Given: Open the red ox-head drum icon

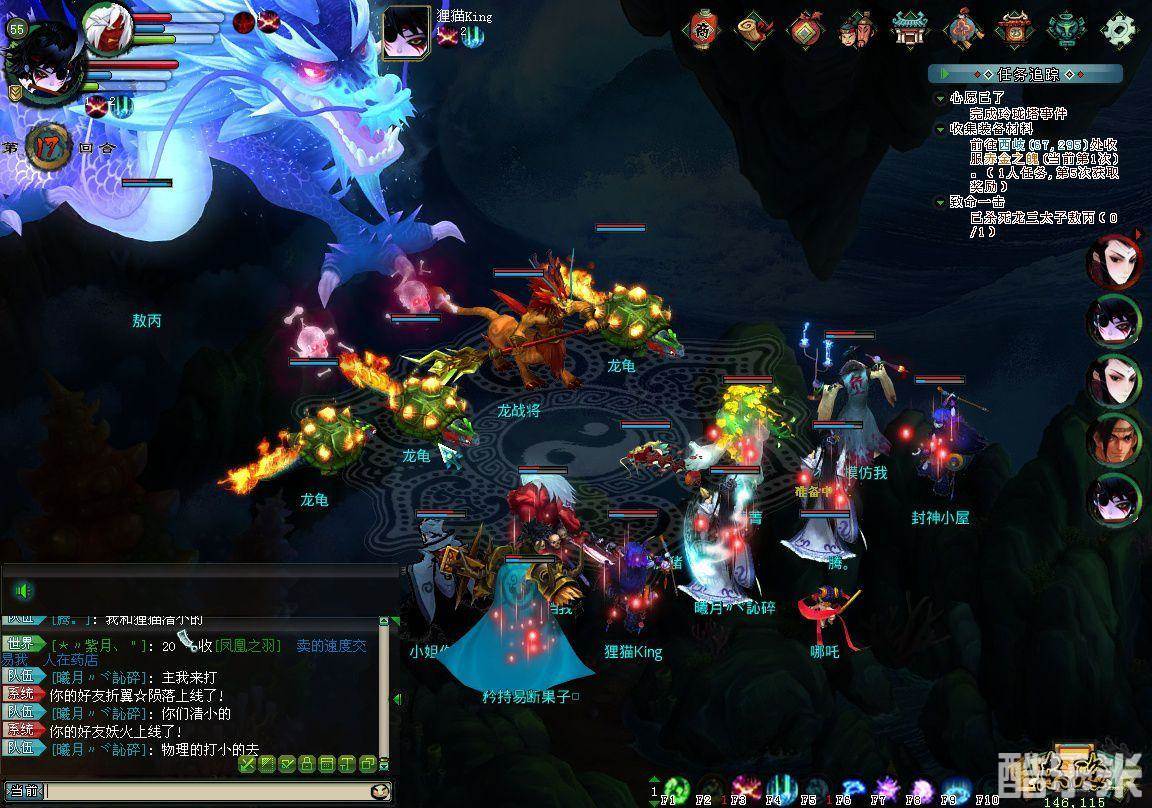Looking at the screenshot, I should click(x=1014, y=30).
